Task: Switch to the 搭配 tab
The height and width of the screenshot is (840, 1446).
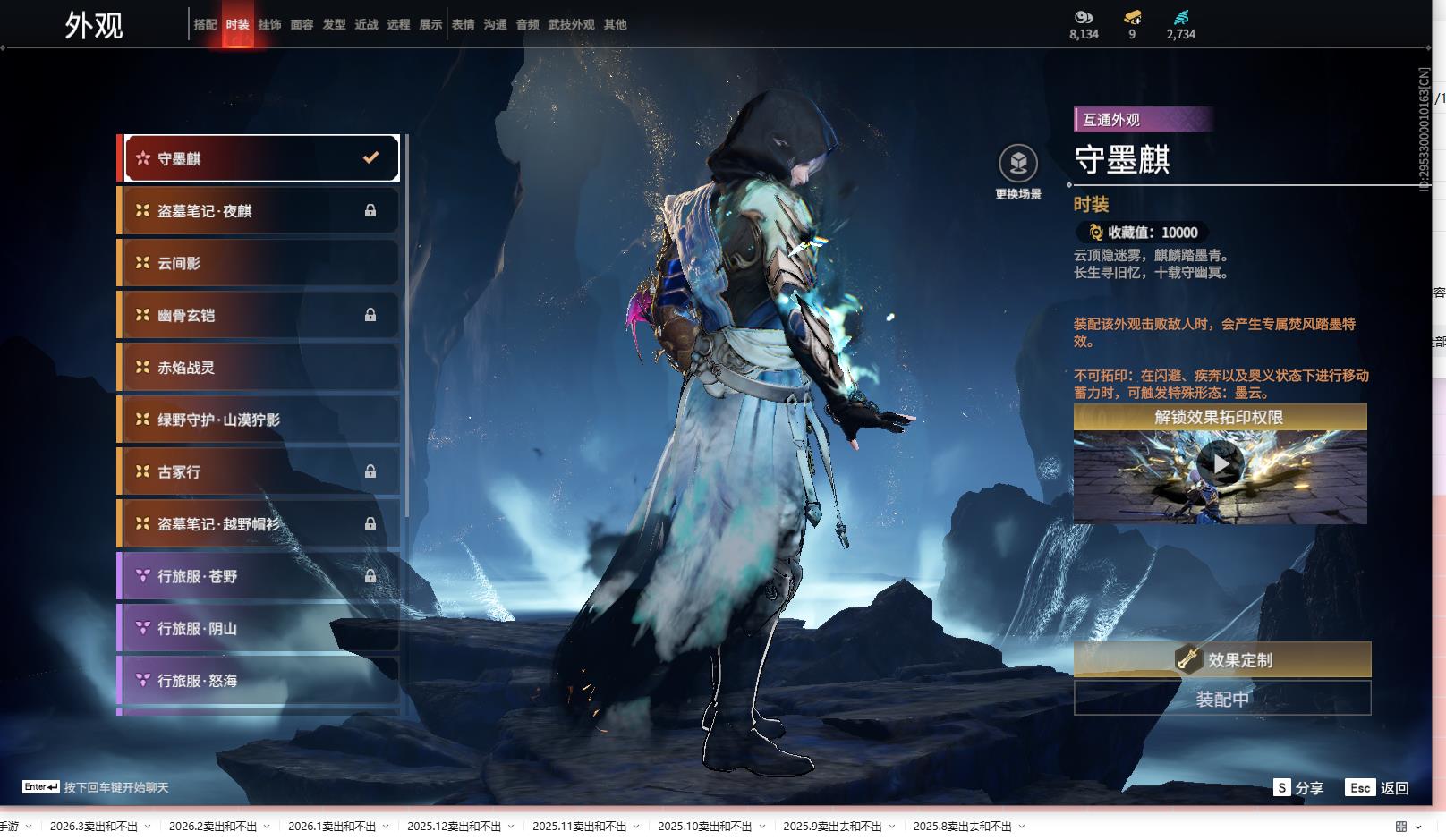Action: click(205, 25)
